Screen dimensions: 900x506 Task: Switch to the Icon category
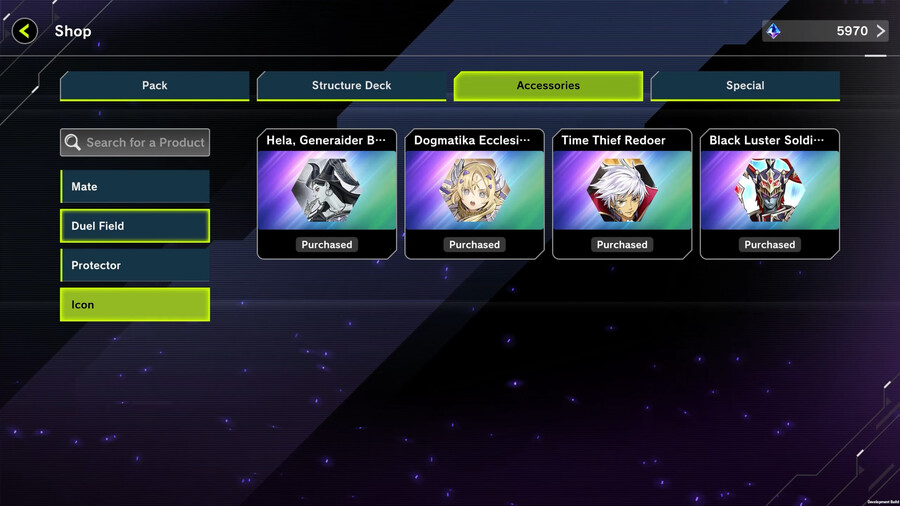(135, 305)
